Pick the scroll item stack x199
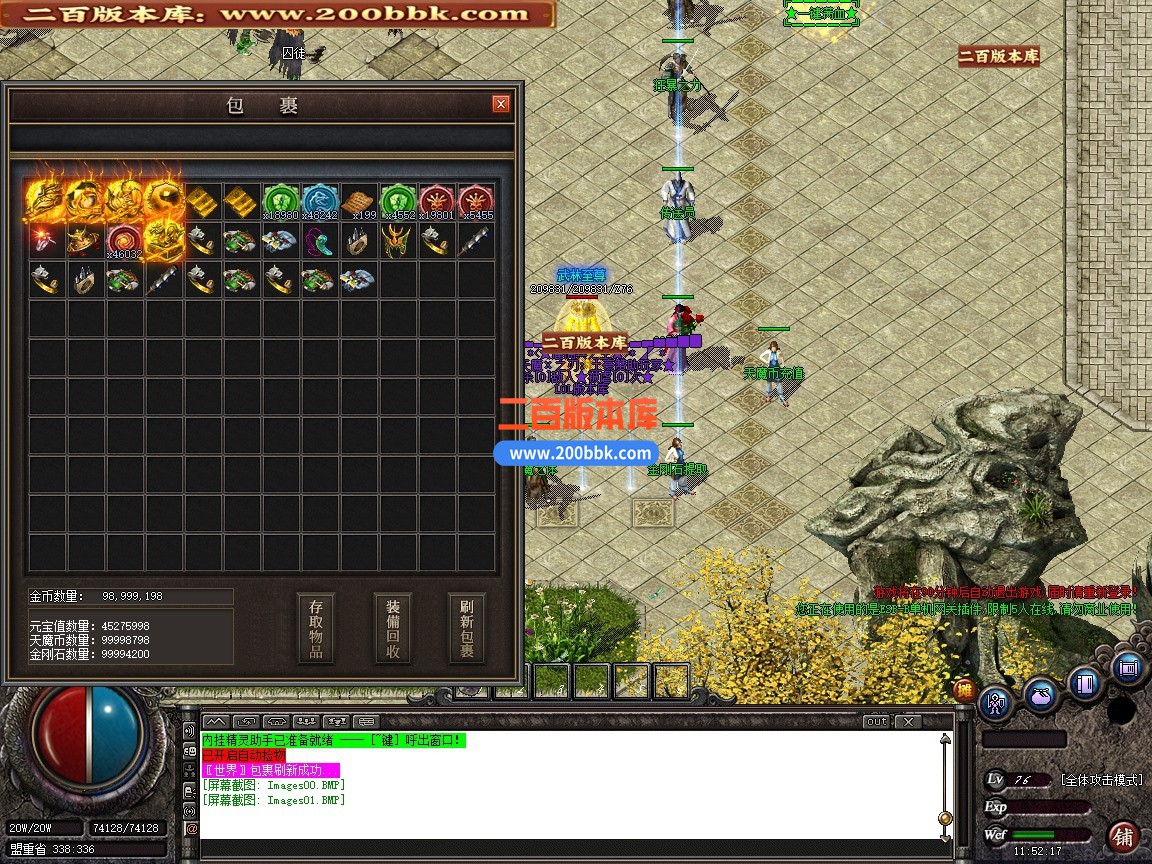Screen dimensions: 1152x864 point(359,201)
